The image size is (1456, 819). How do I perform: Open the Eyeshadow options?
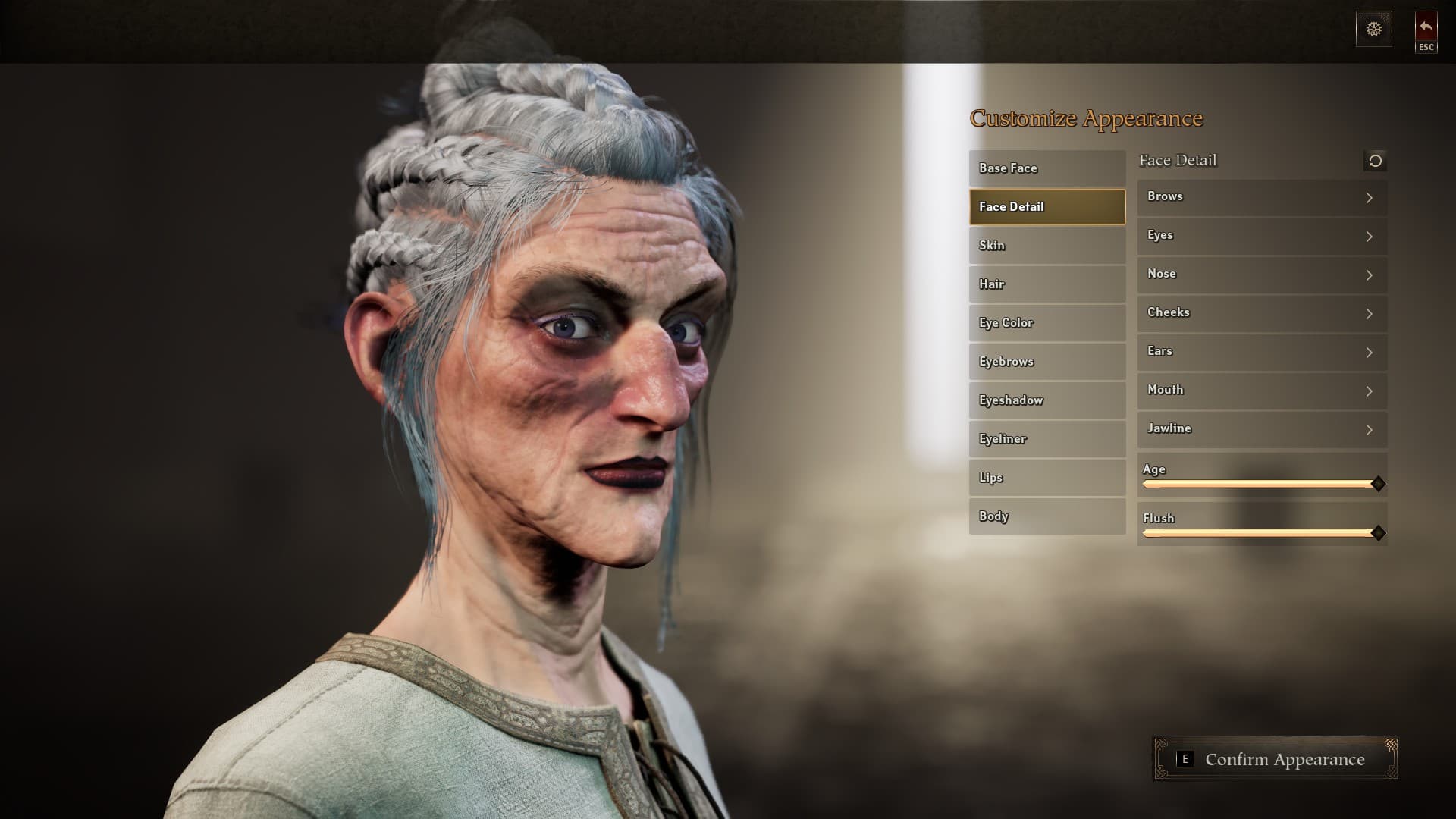(x=1046, y=400)
